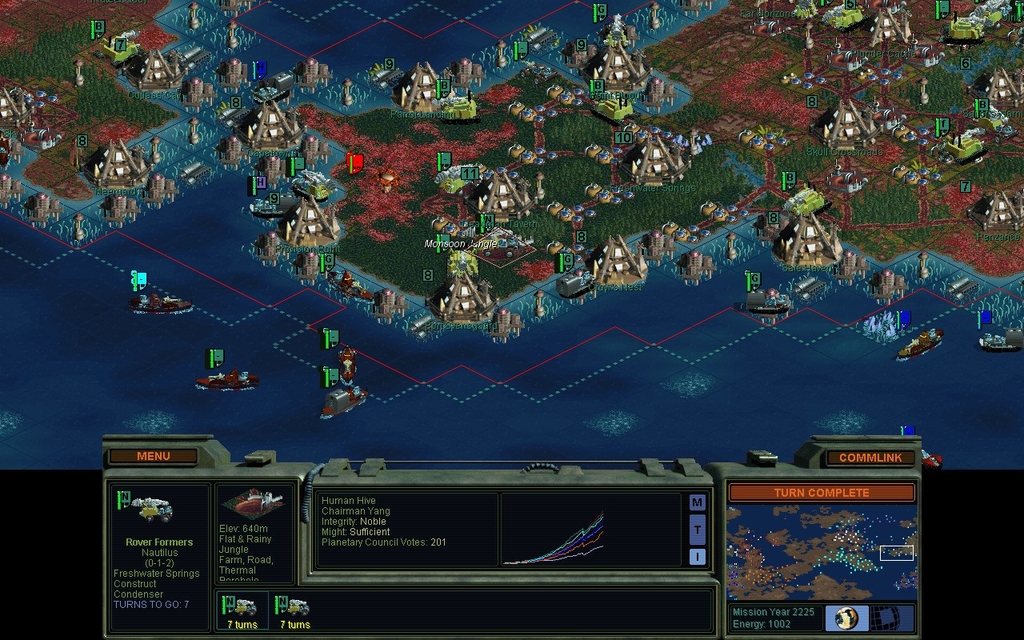Screen dimensions: 1024x640
Task: Select the I info button
Action: point(697,556)
